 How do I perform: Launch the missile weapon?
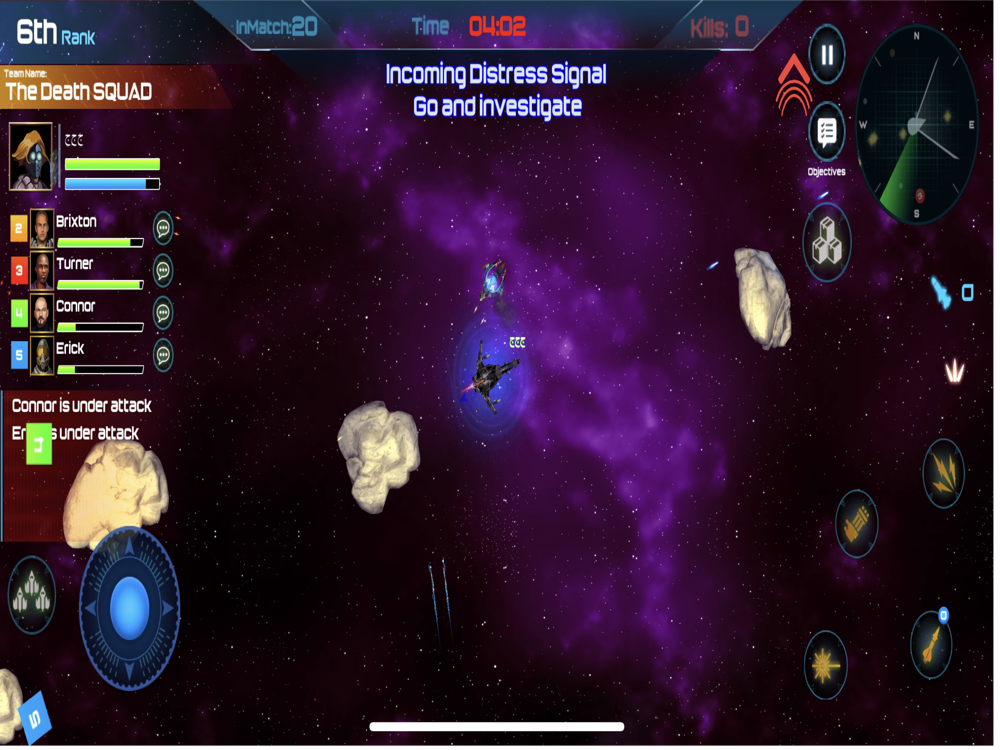[931, 643]
